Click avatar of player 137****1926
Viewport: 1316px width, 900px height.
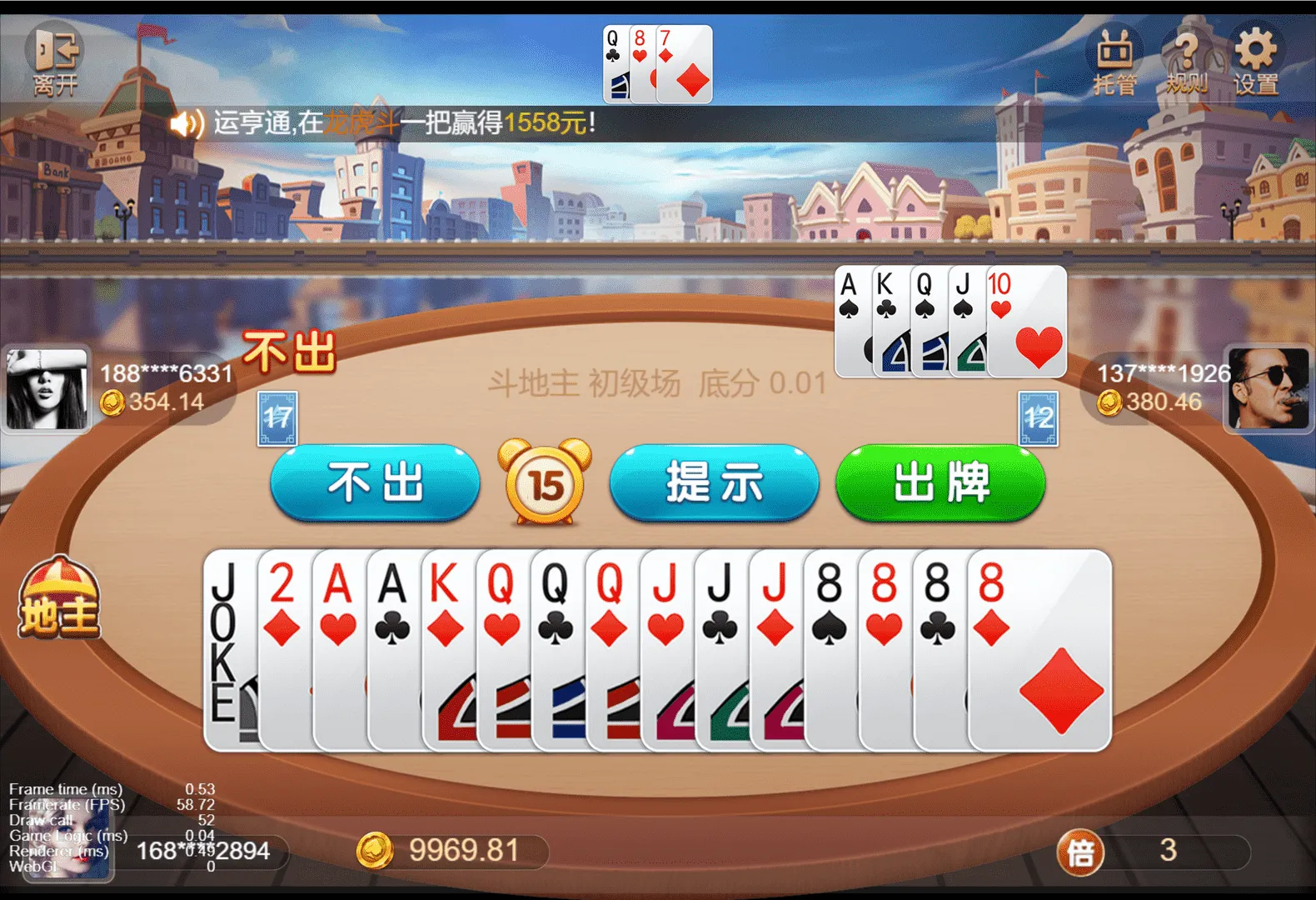1269,390
